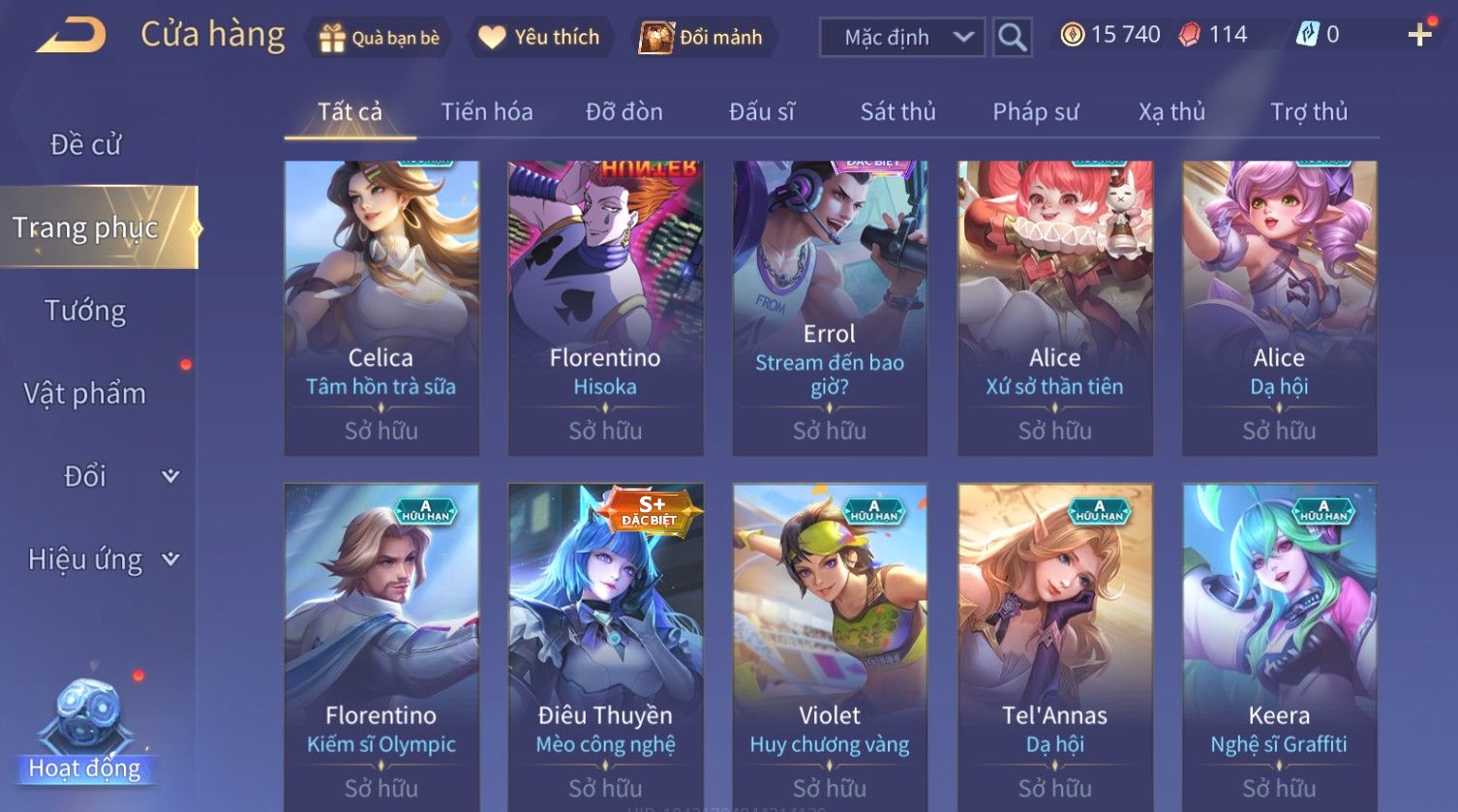Select the Celica Tâm hồn trà sữa card

(380, 308)
